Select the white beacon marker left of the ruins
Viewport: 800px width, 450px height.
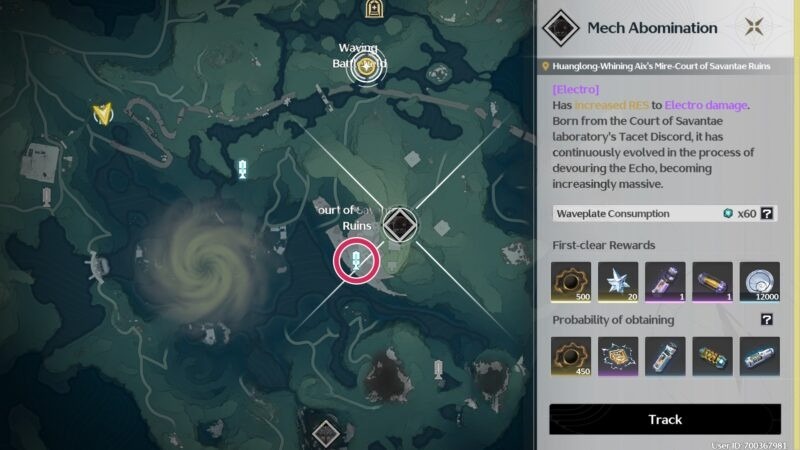coord(242,171)
